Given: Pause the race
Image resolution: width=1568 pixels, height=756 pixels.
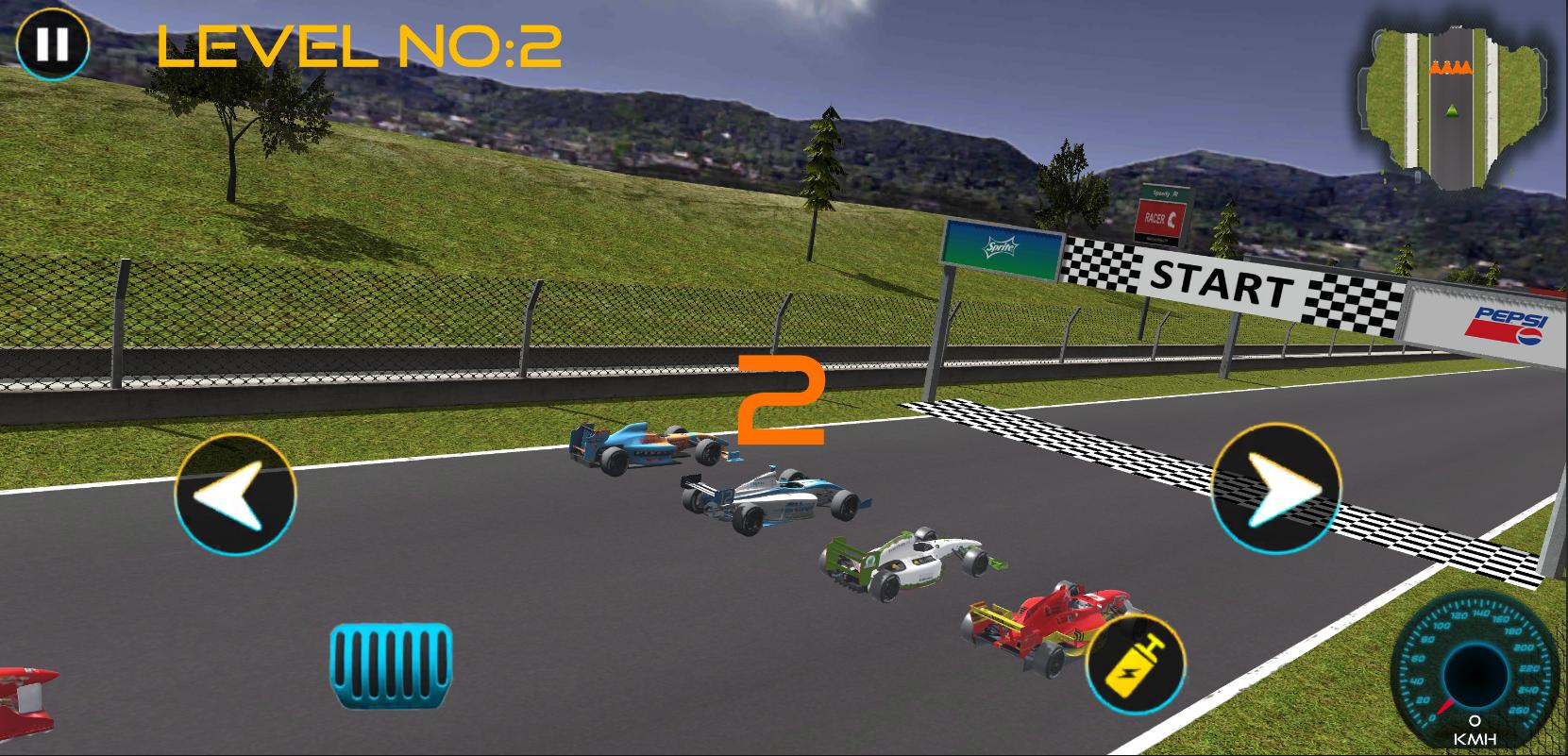Looking at the screenshot, I should click(x=52, y=42).
